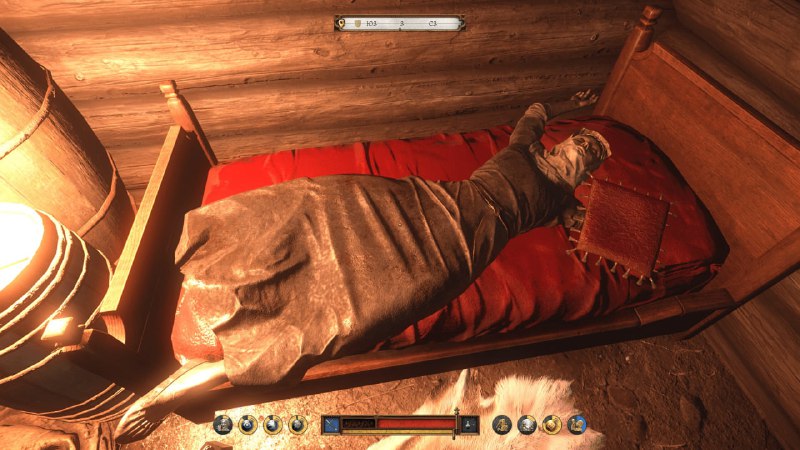
Task: Open the blue-backed status icon
Action: (576, 424)
